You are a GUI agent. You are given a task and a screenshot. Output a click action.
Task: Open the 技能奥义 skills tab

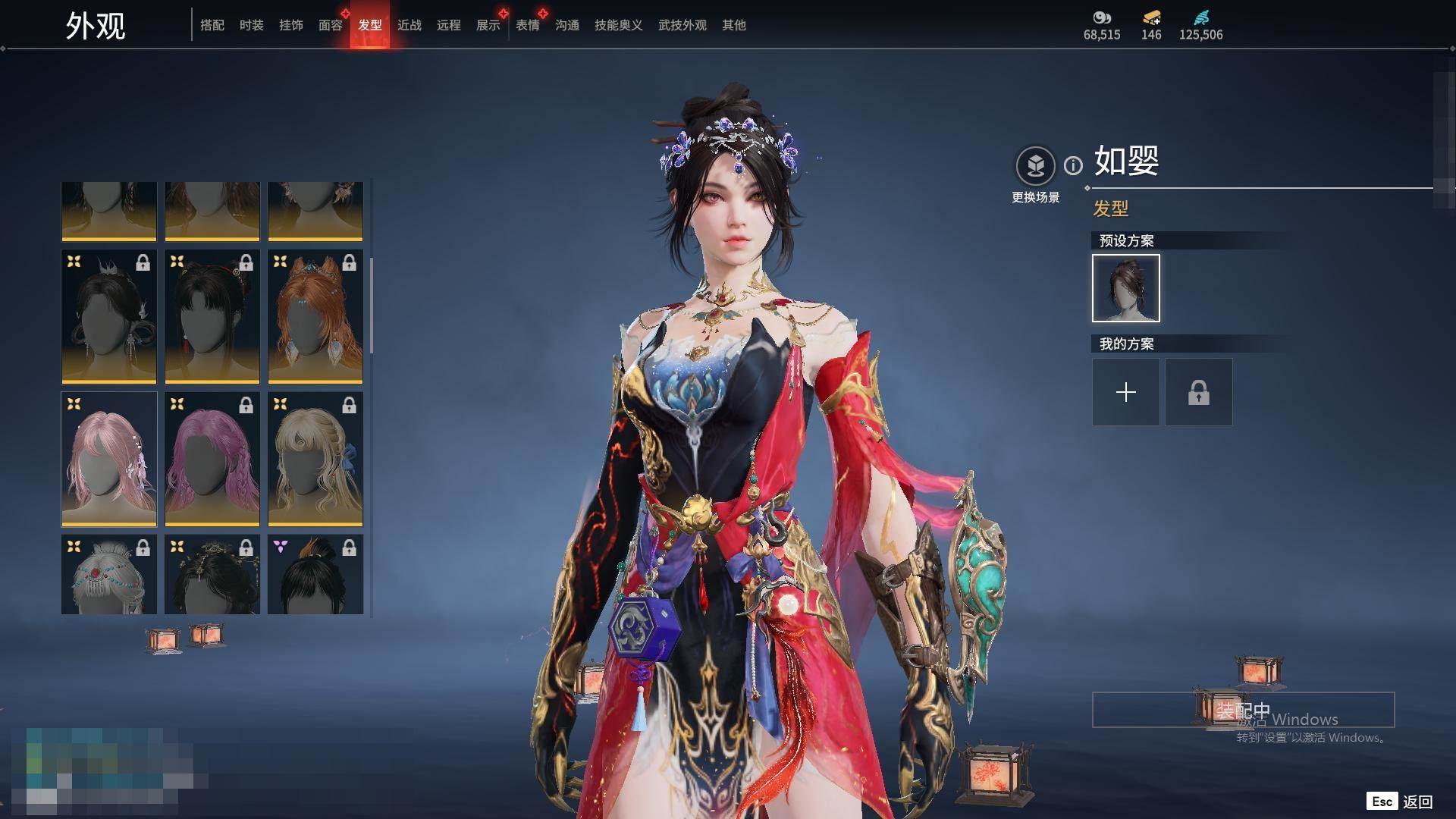[x=619, y=25]
